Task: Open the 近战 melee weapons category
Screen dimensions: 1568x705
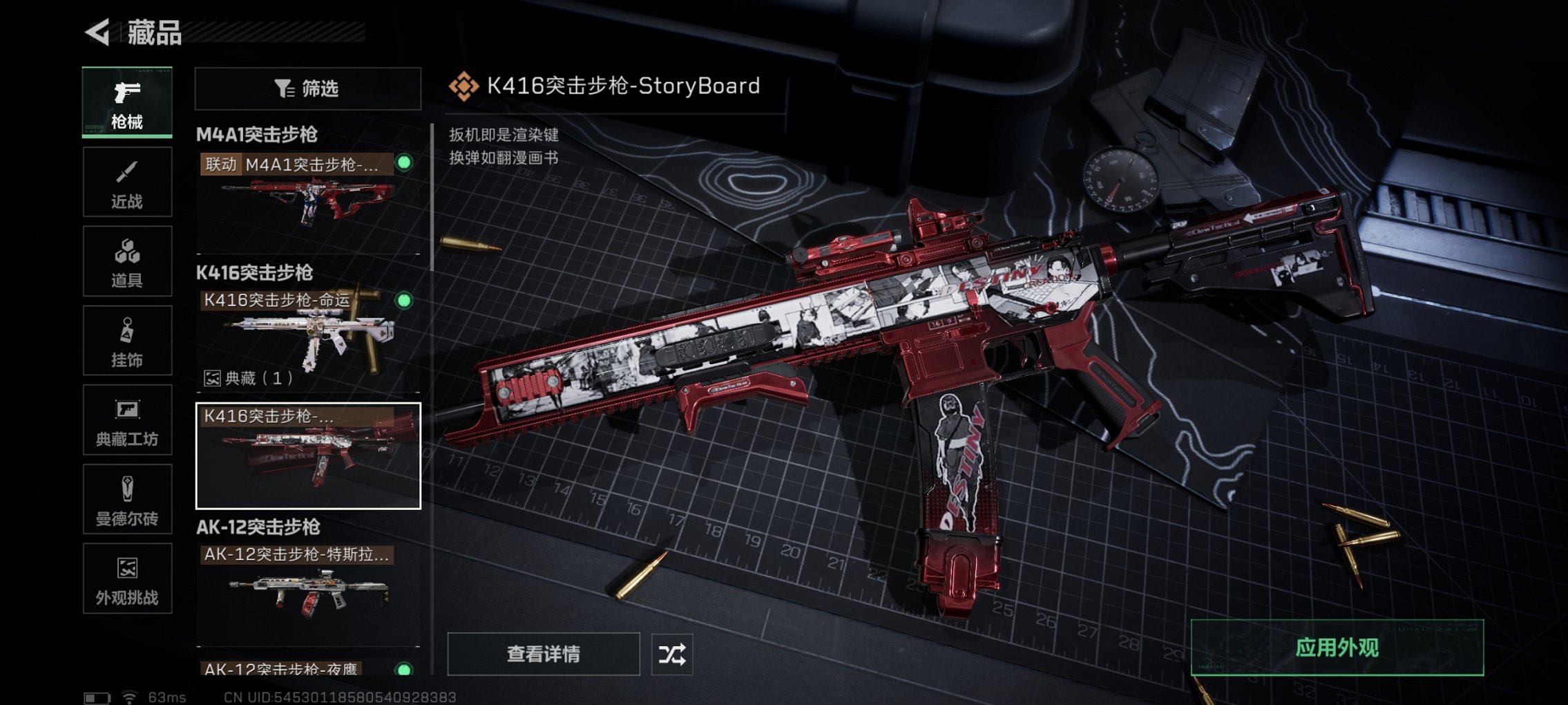Action: coord(126,181)
